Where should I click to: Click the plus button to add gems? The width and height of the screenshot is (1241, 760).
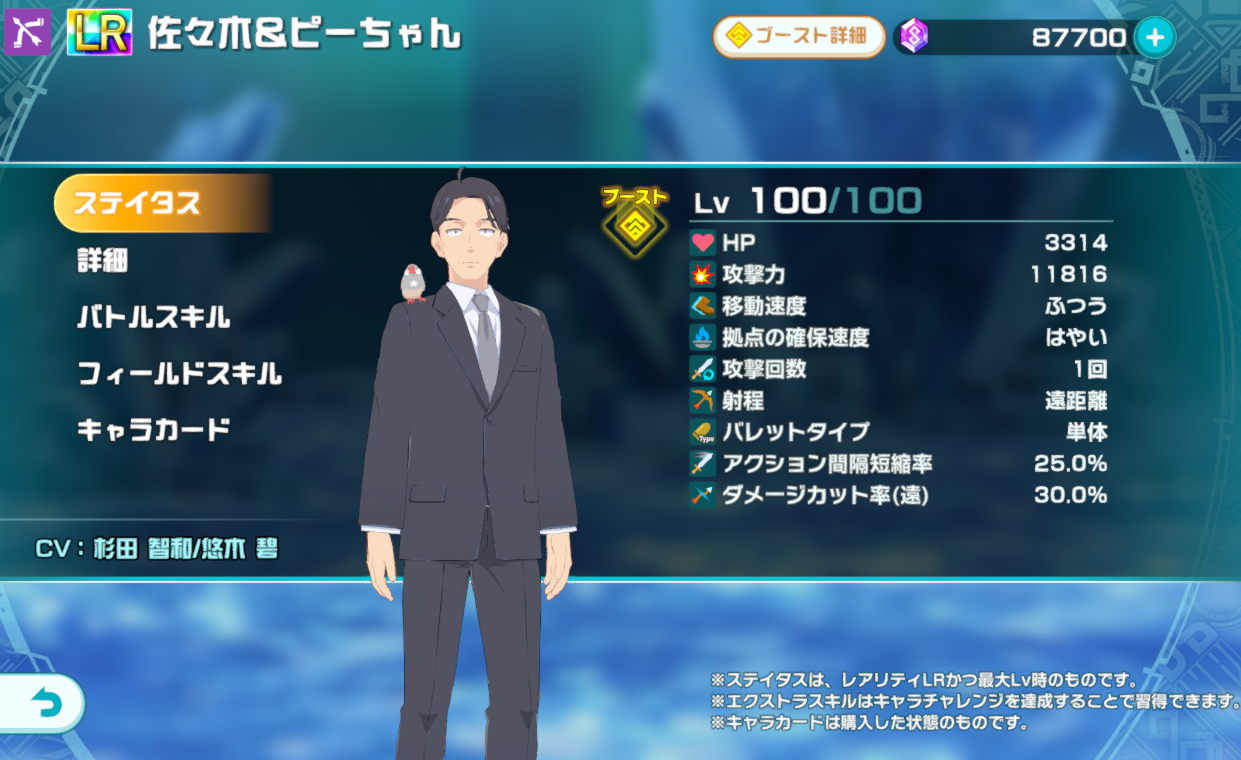point(1155,38)
